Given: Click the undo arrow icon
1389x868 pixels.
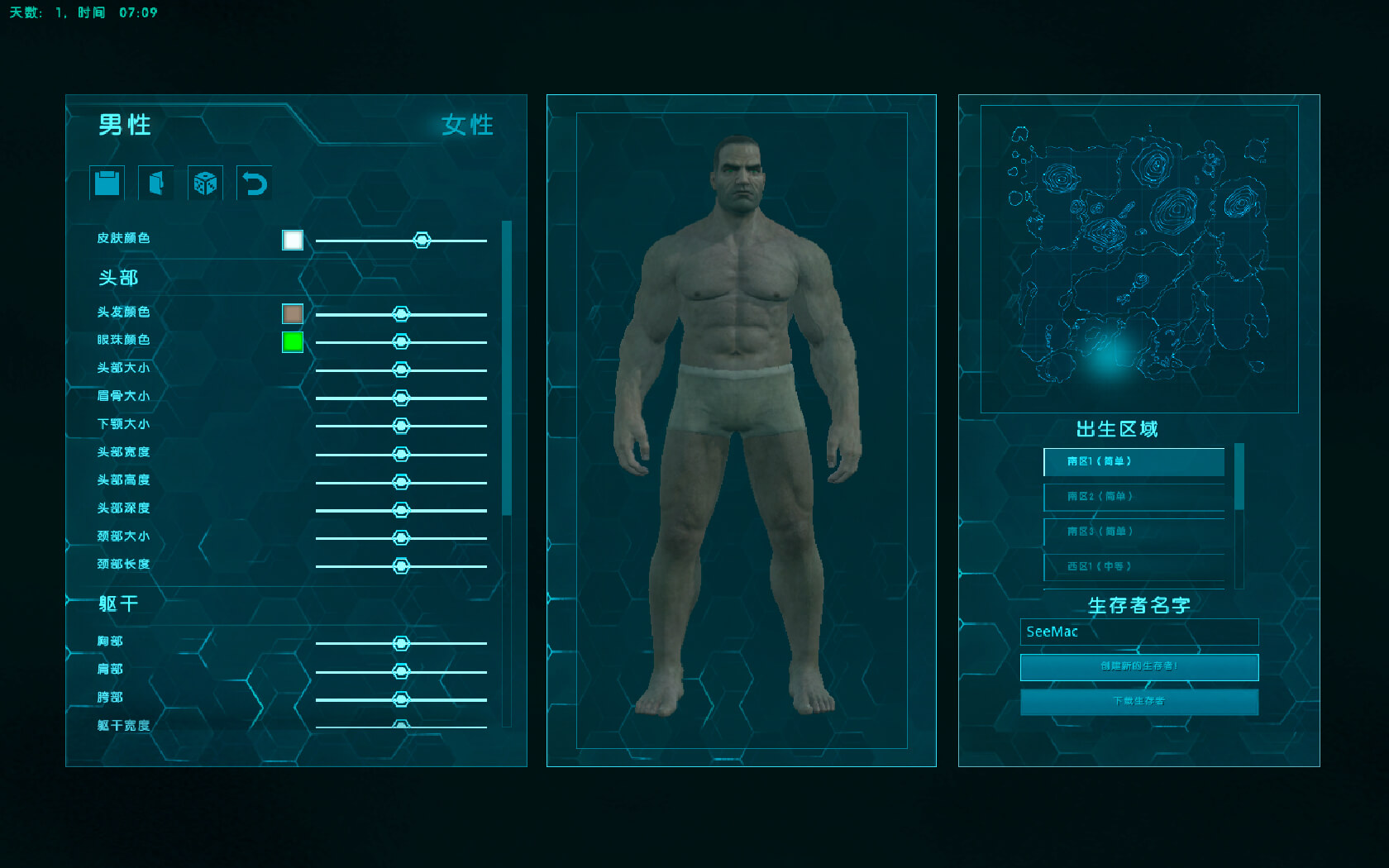Looking at the screenshot, I should coord(254,183).
